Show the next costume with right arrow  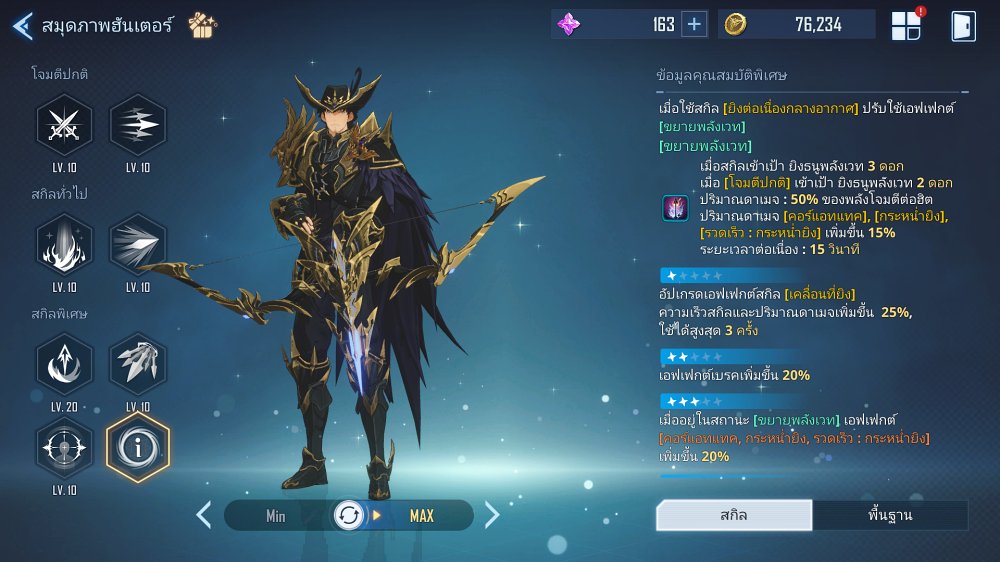click(492, 515)
